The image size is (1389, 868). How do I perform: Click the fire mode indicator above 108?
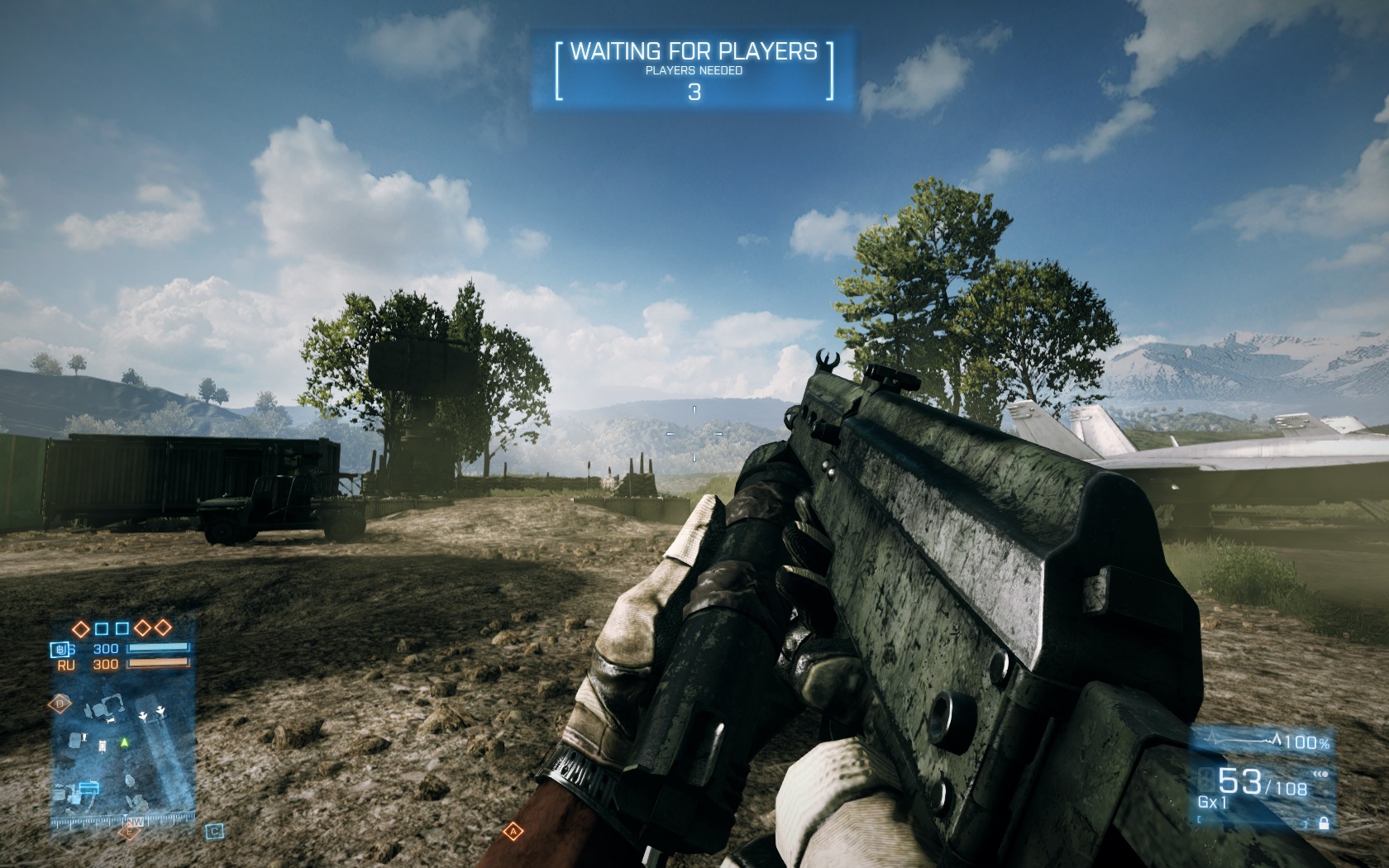pos(1321,774)
